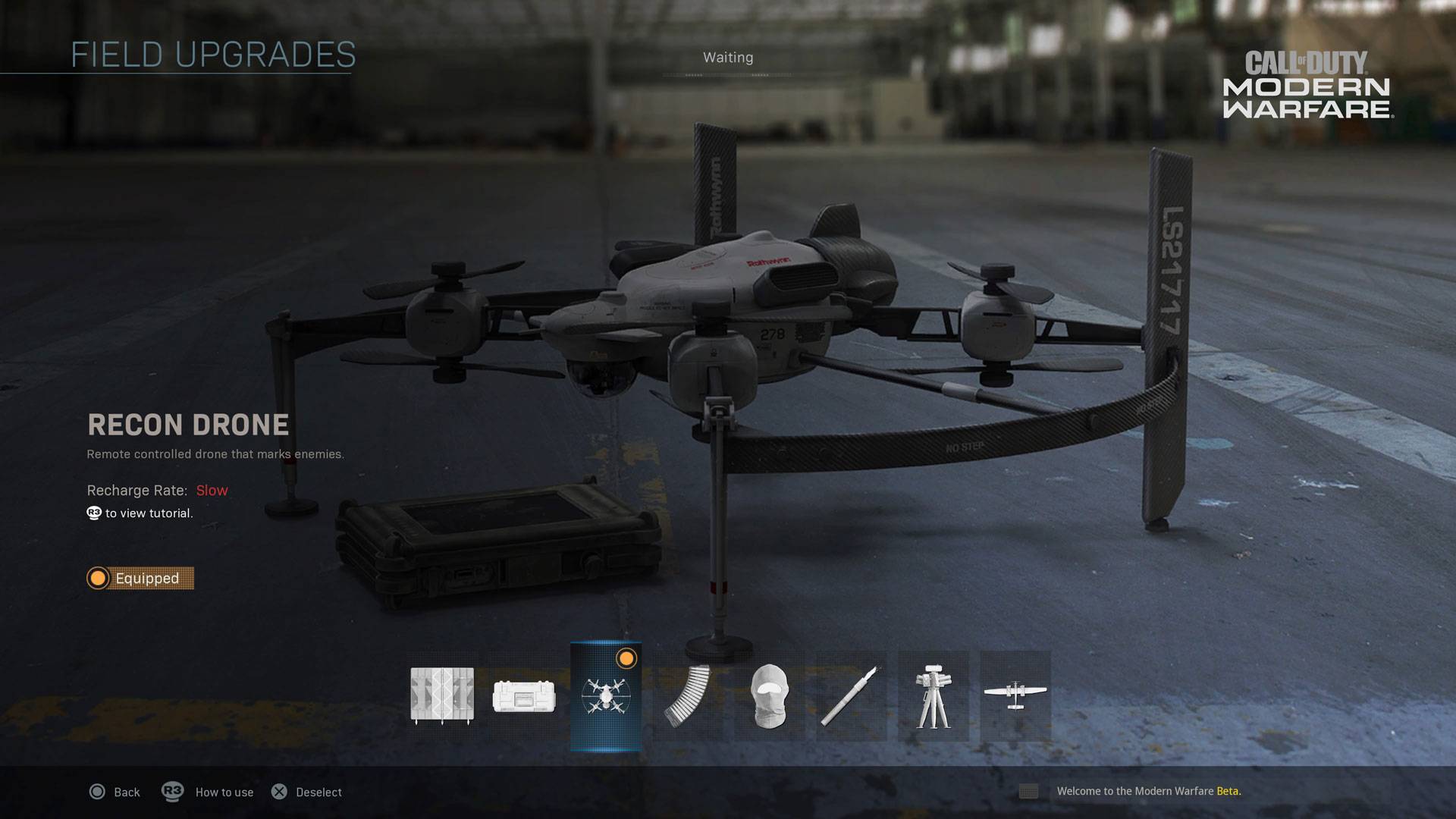
Task: Click the FIELD UPGRADES header title
Action: coord(213,53)
